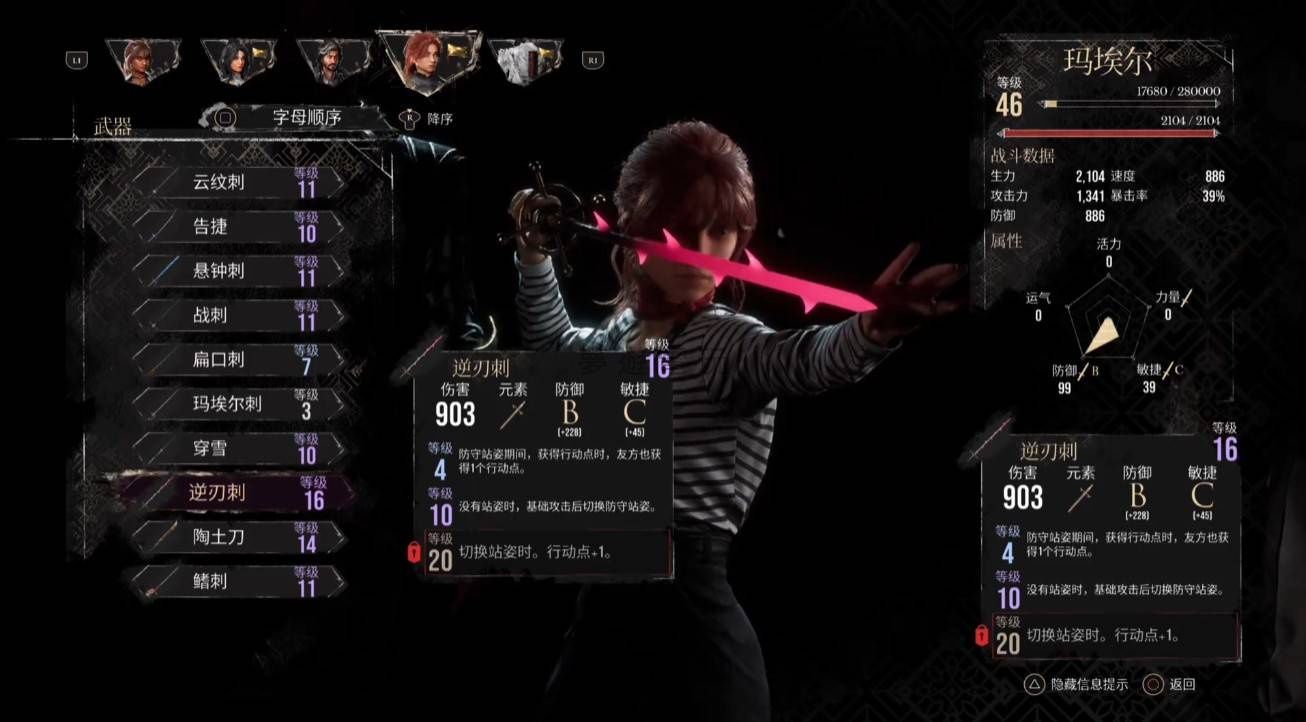Switch to the bearded man character portrait

click(x=327, y=62)
